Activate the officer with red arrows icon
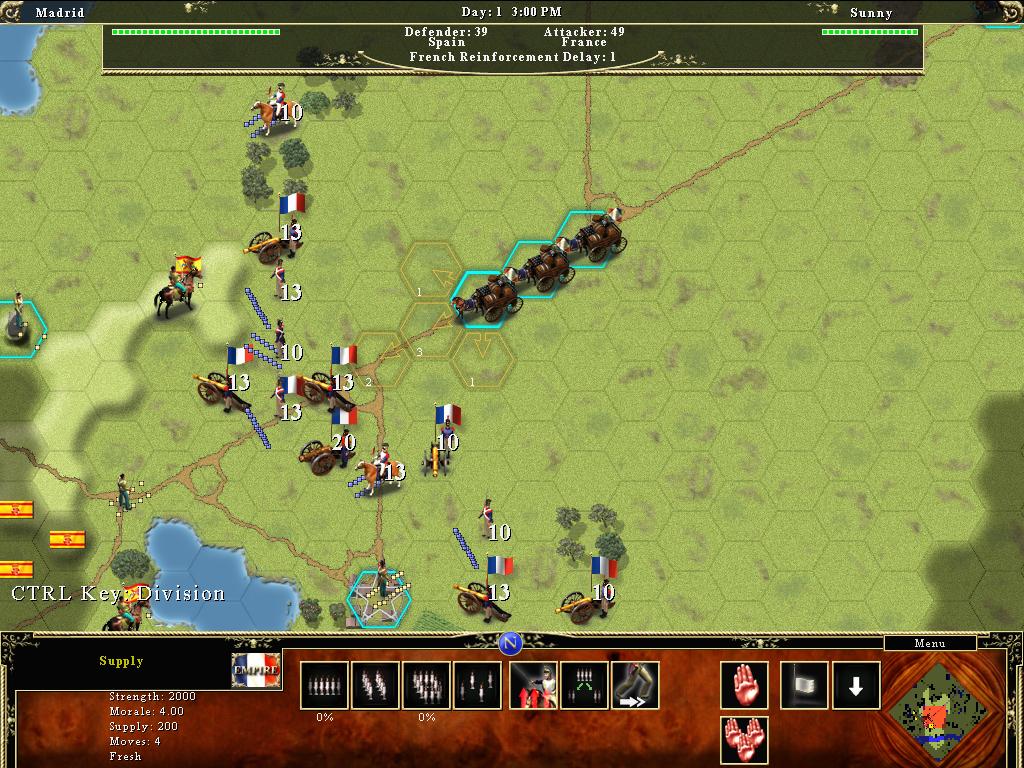The width and height of the screenshot is (1024, 768). click(533, 685)
